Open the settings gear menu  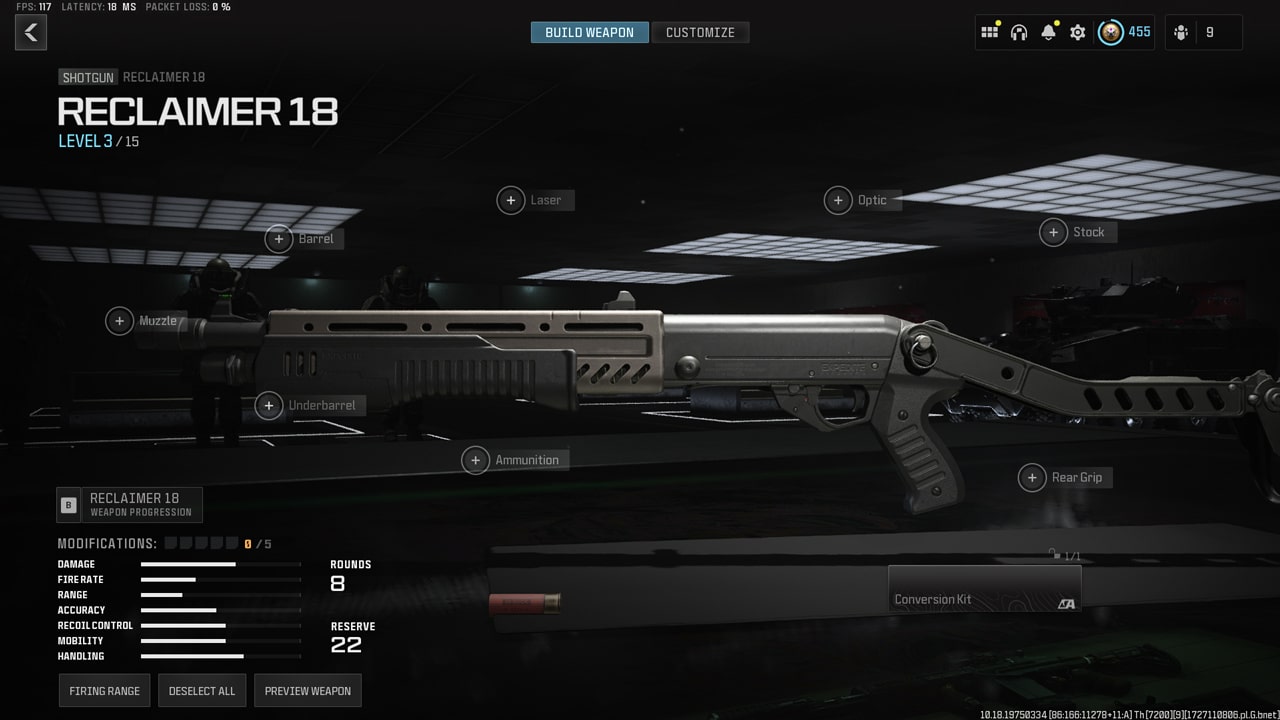1077,32
